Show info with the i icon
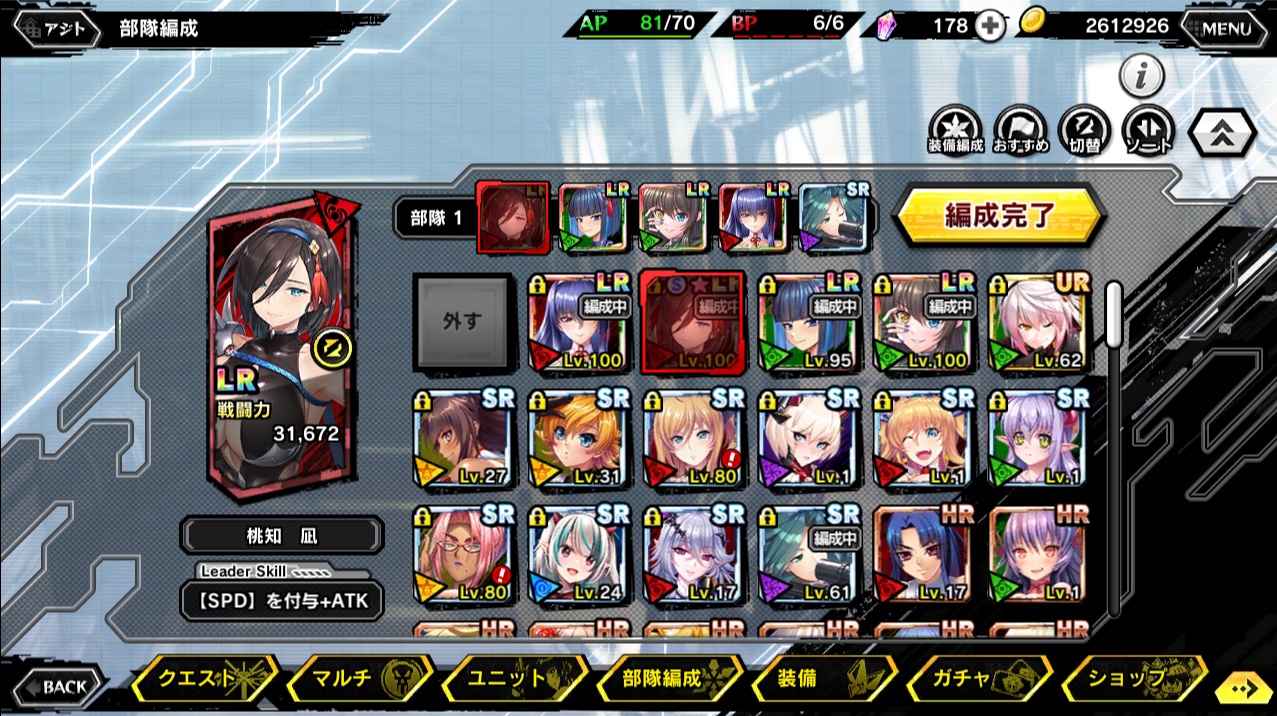 (1141, 74)
